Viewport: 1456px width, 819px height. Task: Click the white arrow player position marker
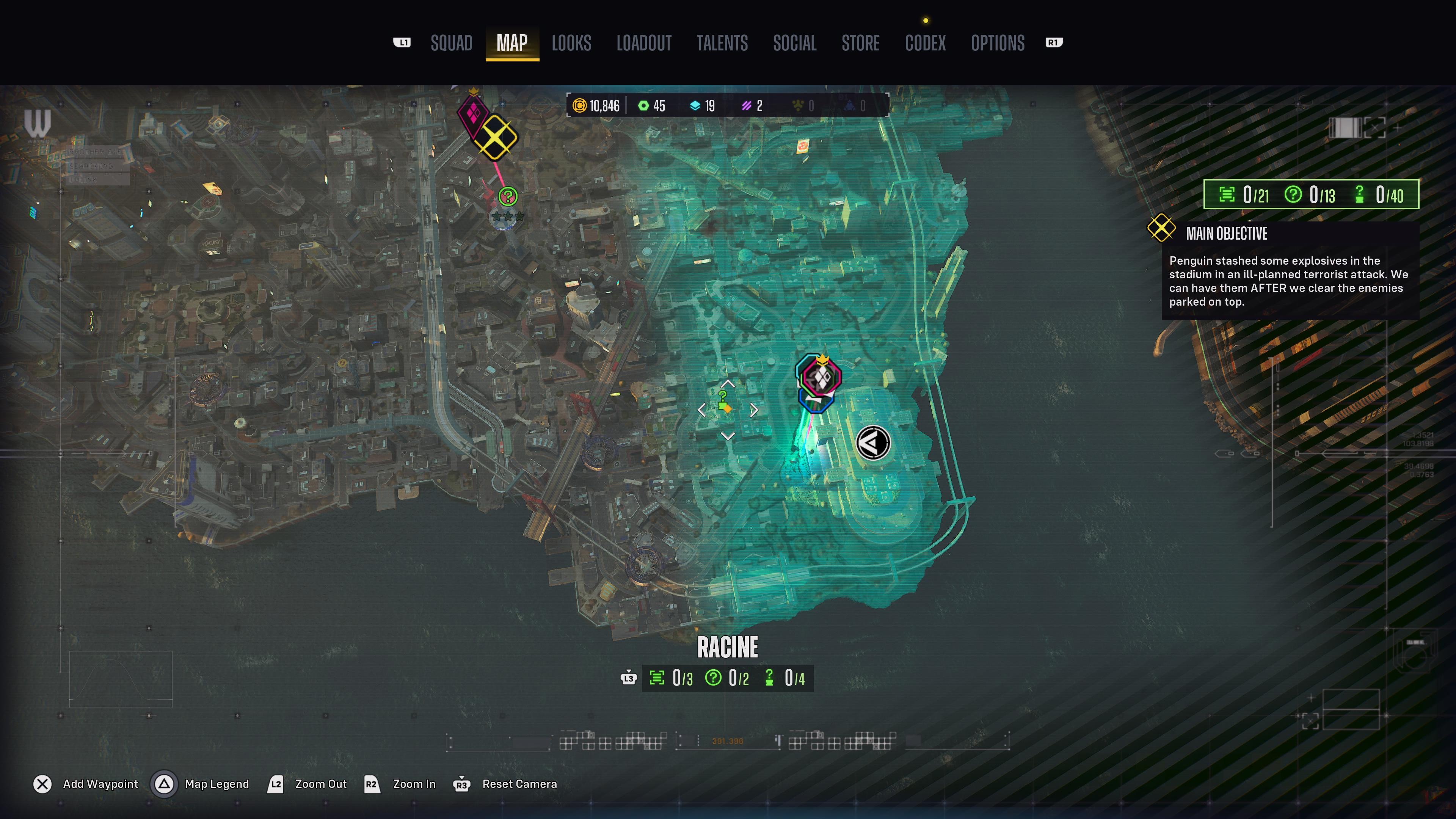point(873,443)
